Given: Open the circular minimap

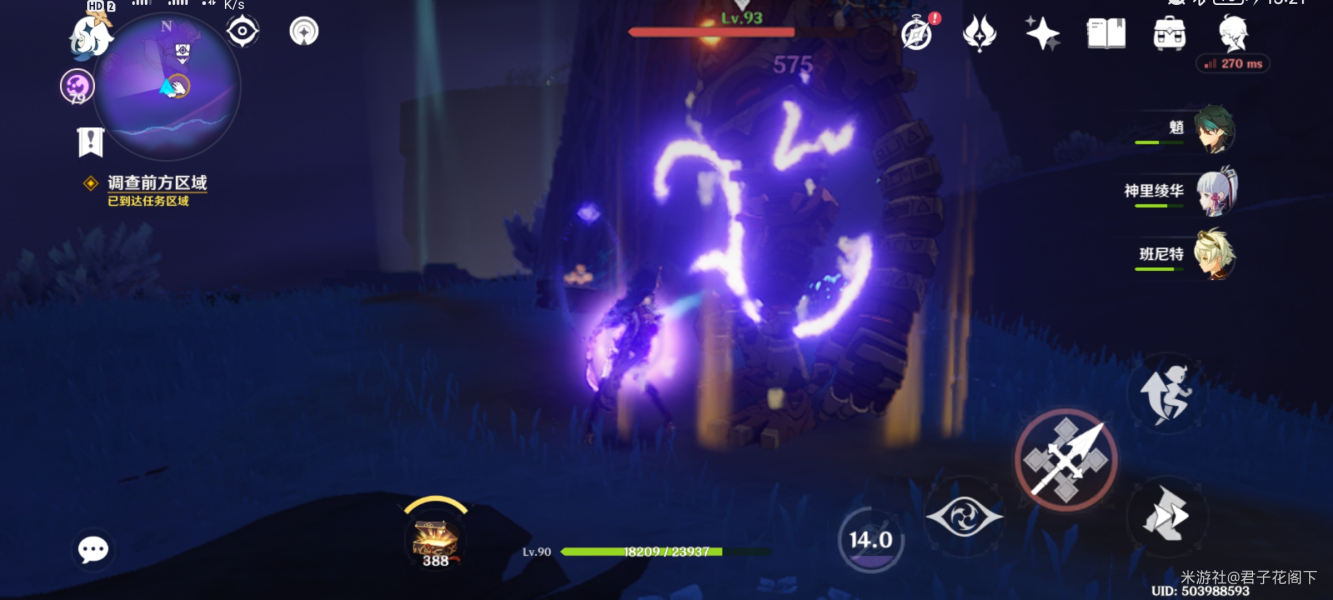Looking at the screenshot, I should [x=167, y=87].
